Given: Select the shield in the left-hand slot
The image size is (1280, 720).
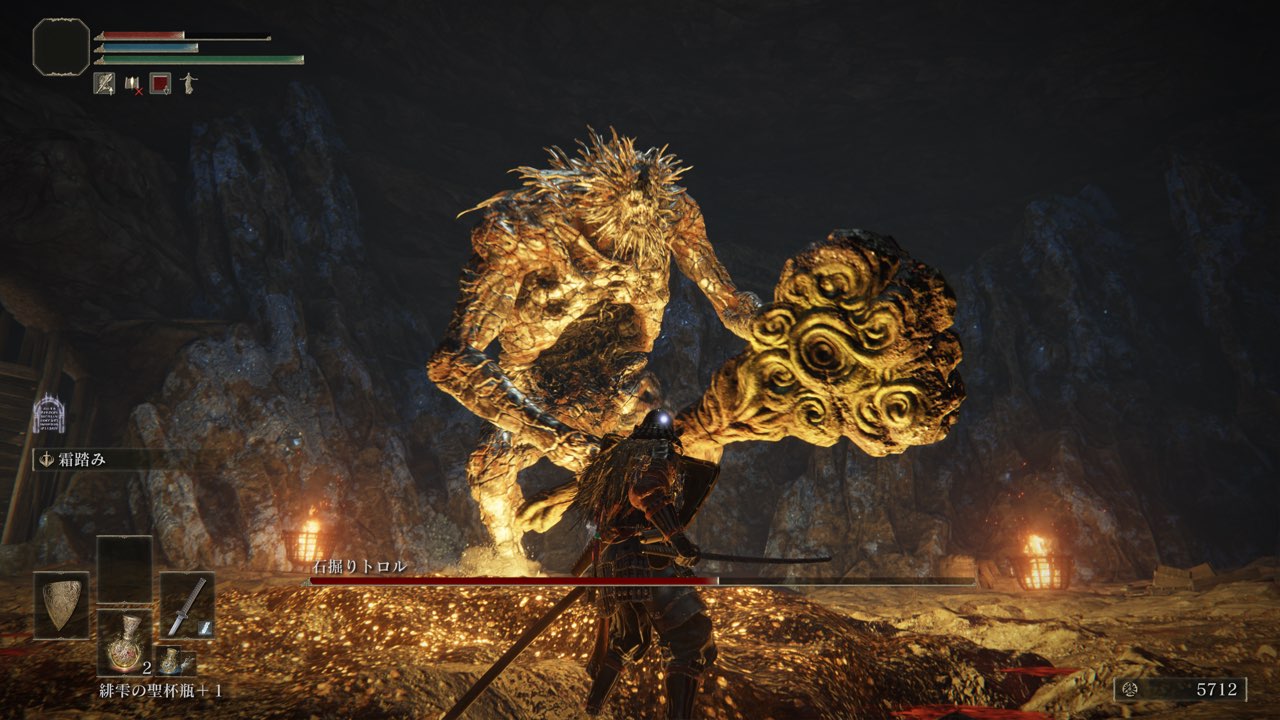Looking at the screenshot, I should 61,605.
